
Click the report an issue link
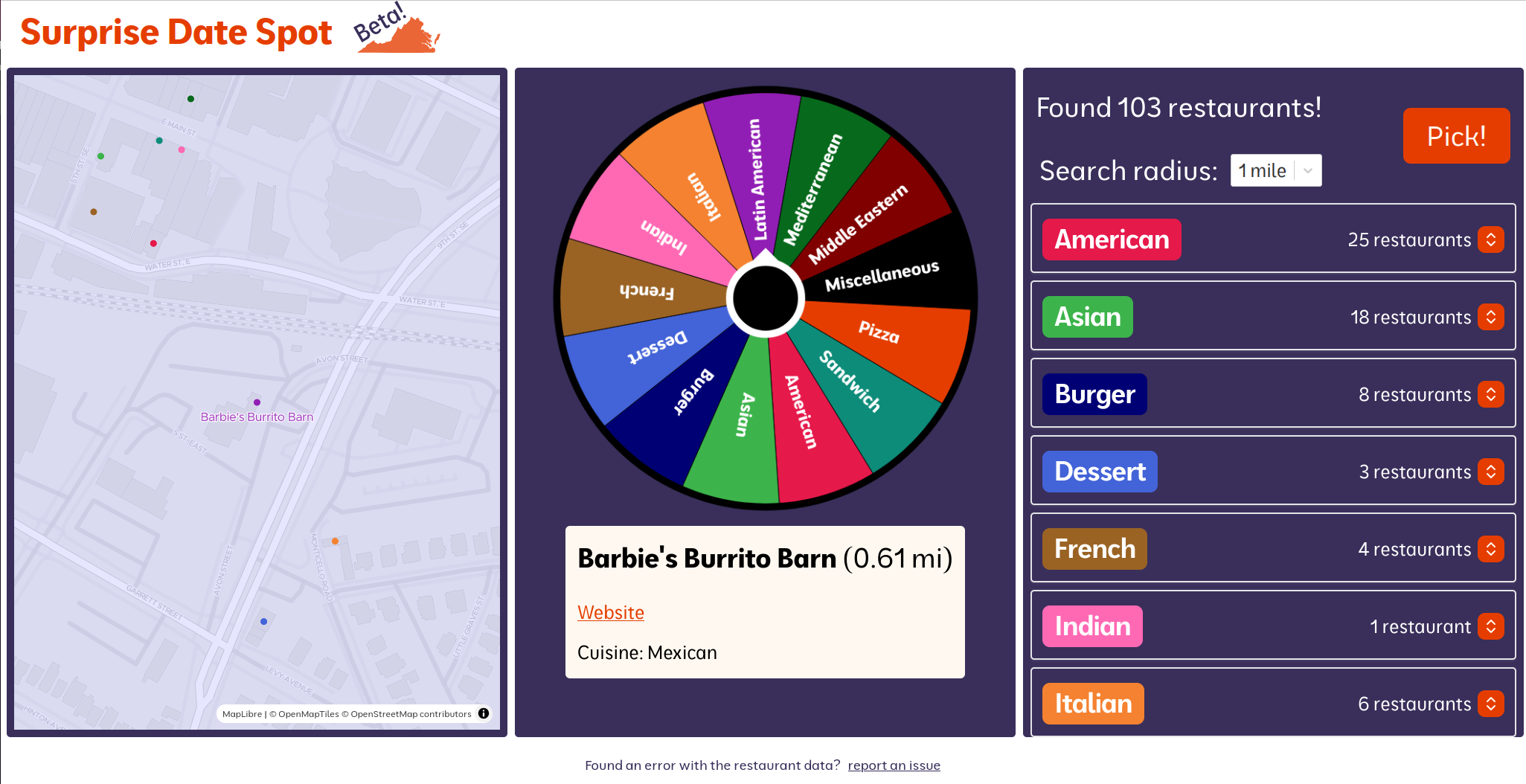click(x=894, y=765)
